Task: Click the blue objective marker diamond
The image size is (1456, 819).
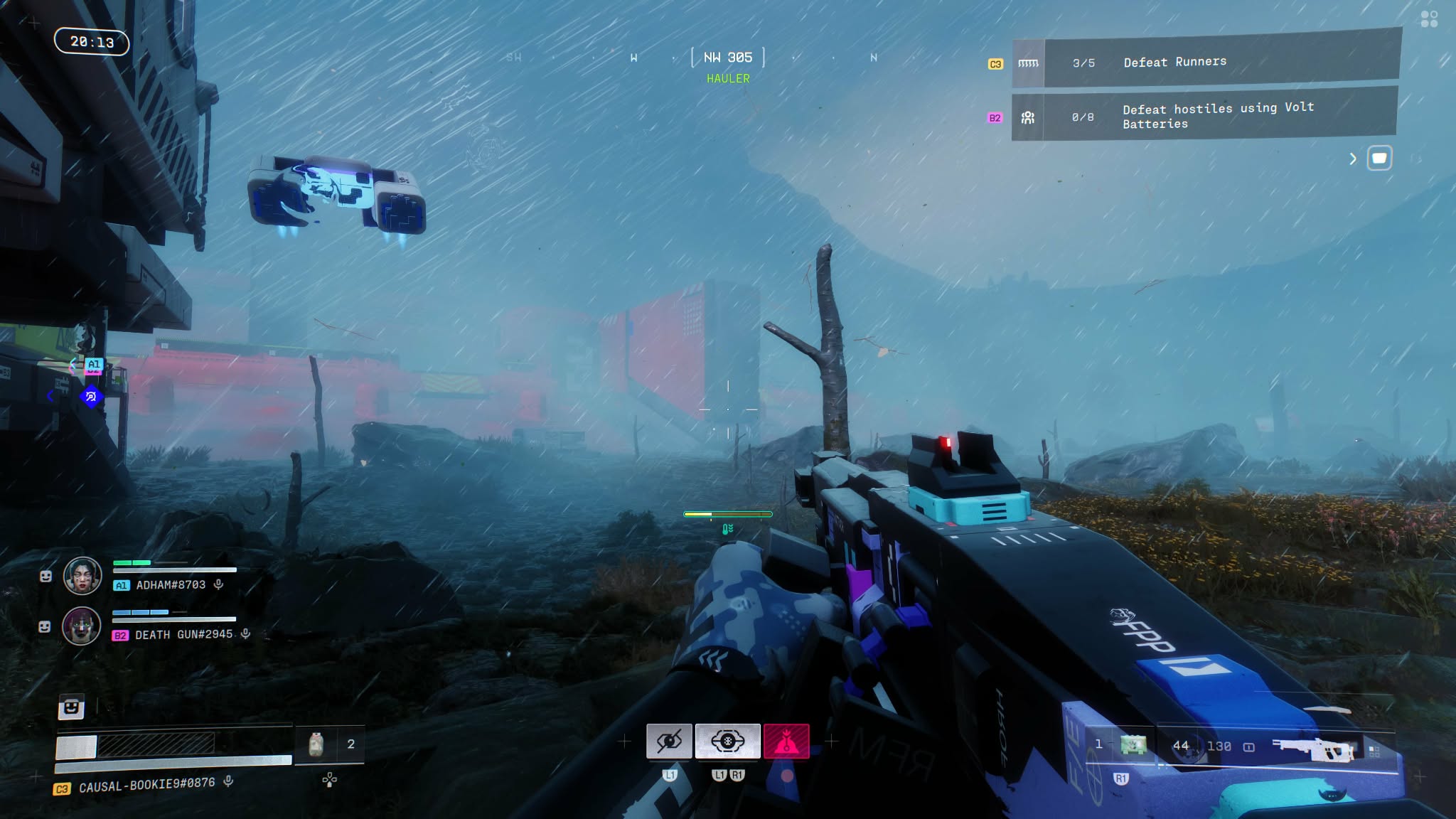Action: (91, 397)
